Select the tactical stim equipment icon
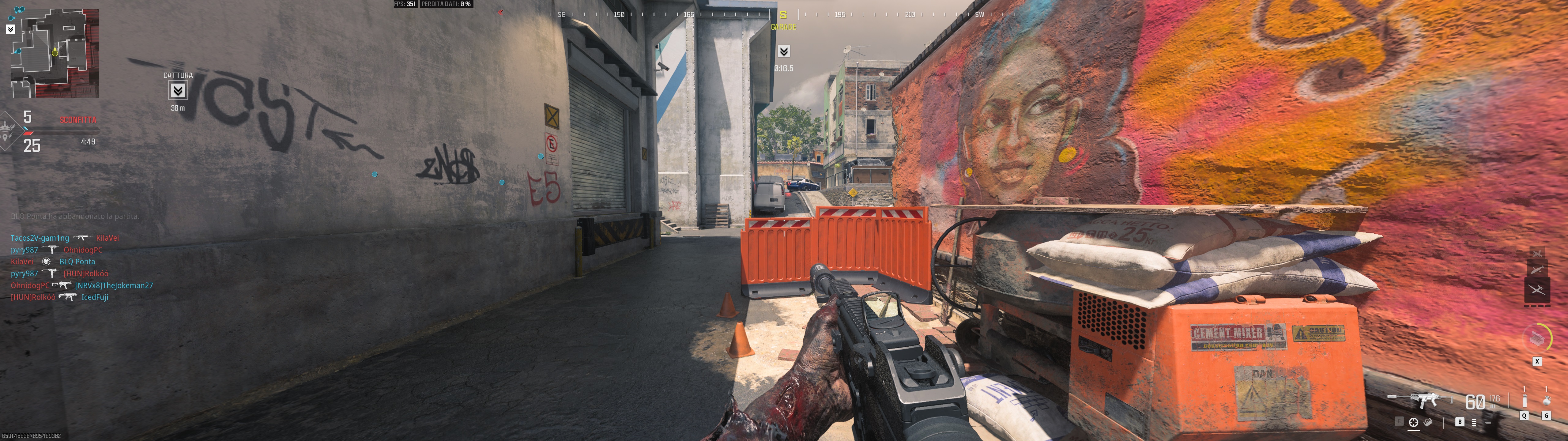 [1524, 401]
